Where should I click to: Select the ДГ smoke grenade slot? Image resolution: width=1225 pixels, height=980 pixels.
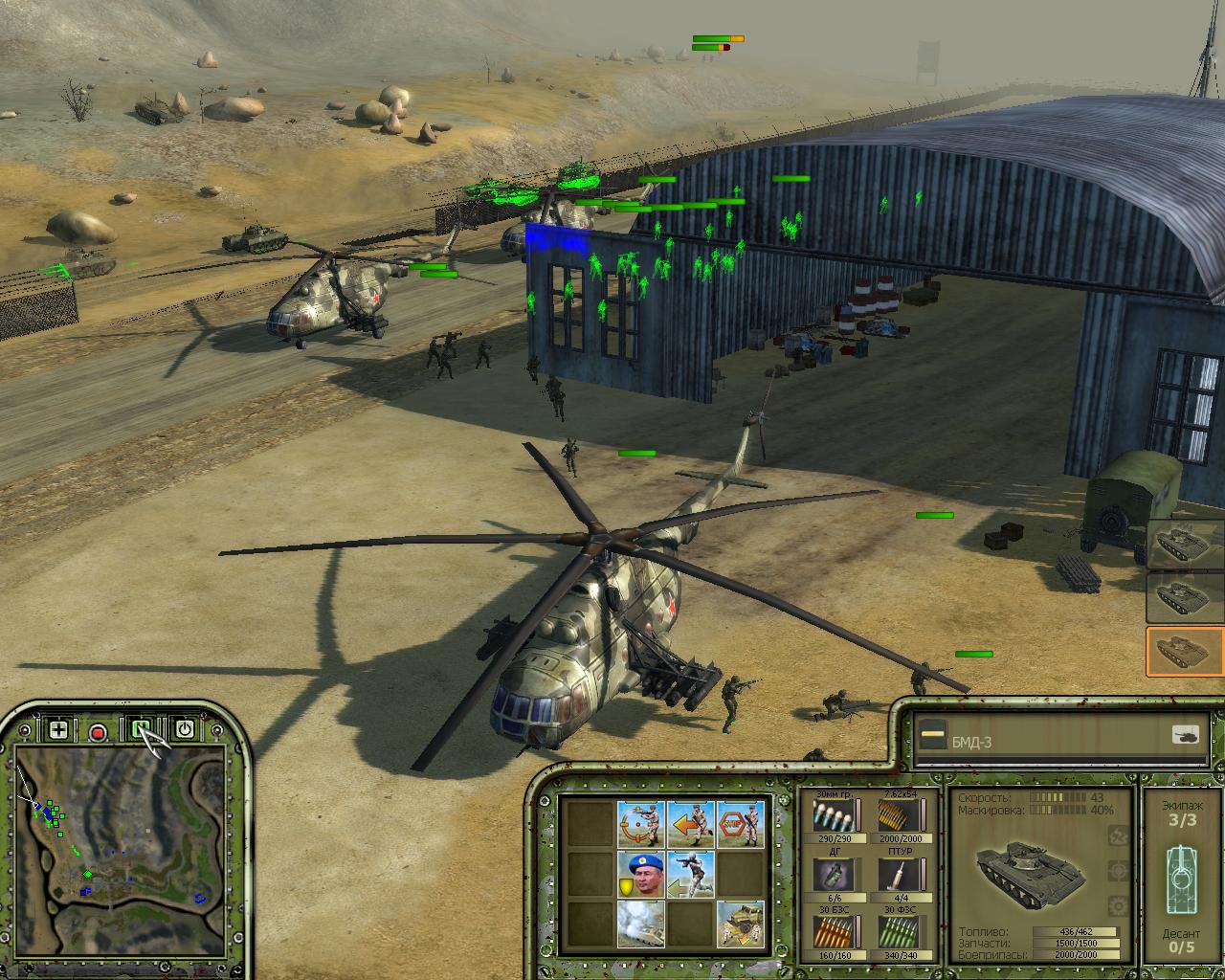[832, 874]
